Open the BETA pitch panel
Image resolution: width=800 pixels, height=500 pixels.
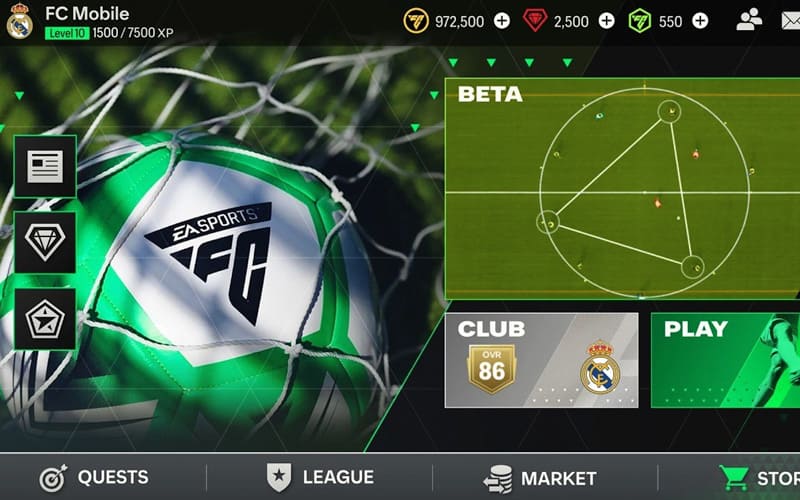pyautogui.click(x=622, y=189)
